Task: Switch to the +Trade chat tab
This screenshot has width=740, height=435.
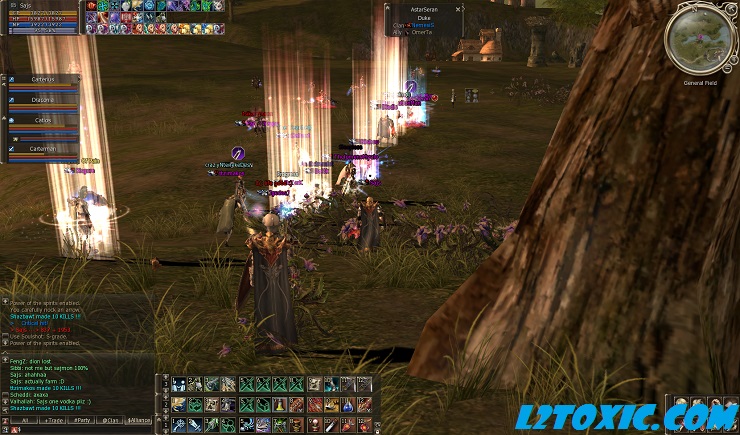Action: (51, 420)
